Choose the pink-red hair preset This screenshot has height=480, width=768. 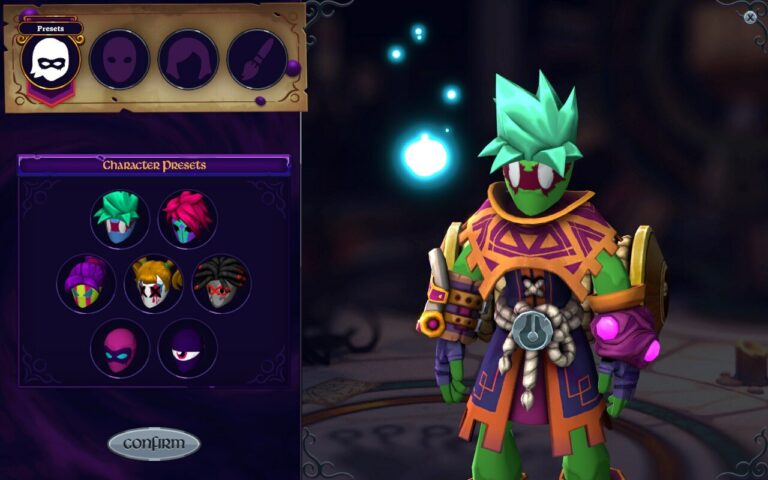coord(187,219)
